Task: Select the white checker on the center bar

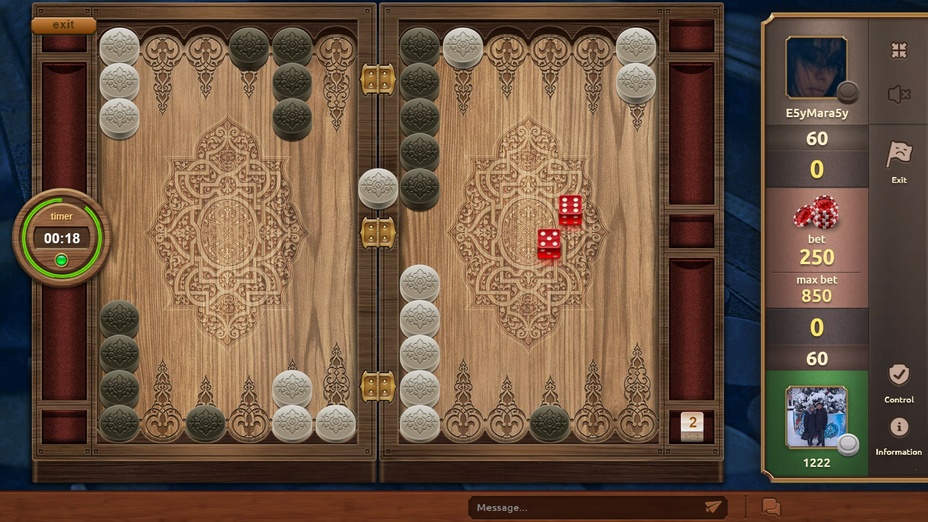Action: tap(378, 188)
